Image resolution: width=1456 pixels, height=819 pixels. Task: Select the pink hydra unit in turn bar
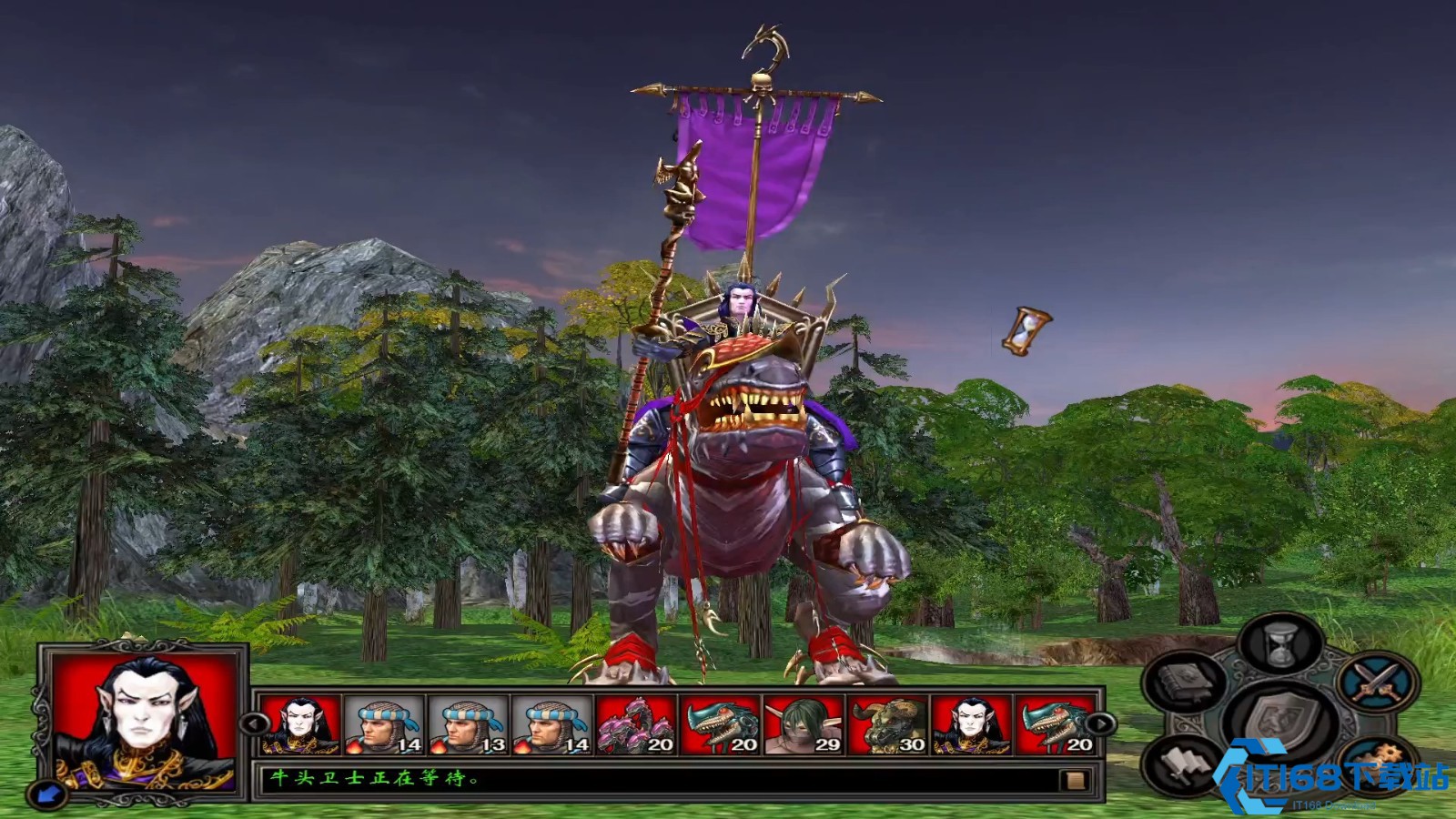[x=635, y=725]
